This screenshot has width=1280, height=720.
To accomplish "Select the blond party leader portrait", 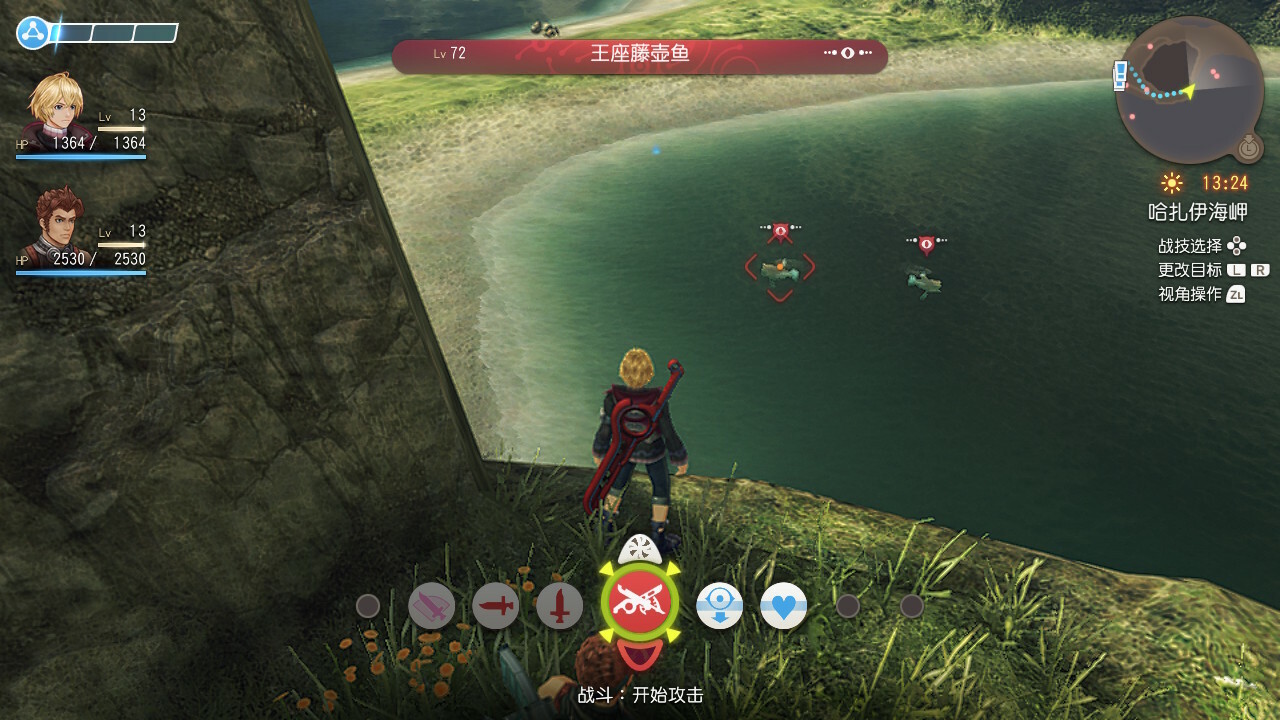I will click(x=58, y=108).
